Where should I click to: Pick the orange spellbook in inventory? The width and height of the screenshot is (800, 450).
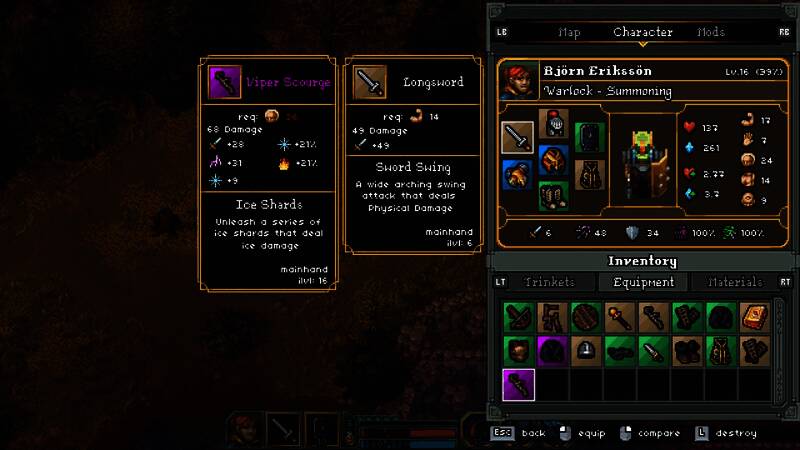point(754,318)
